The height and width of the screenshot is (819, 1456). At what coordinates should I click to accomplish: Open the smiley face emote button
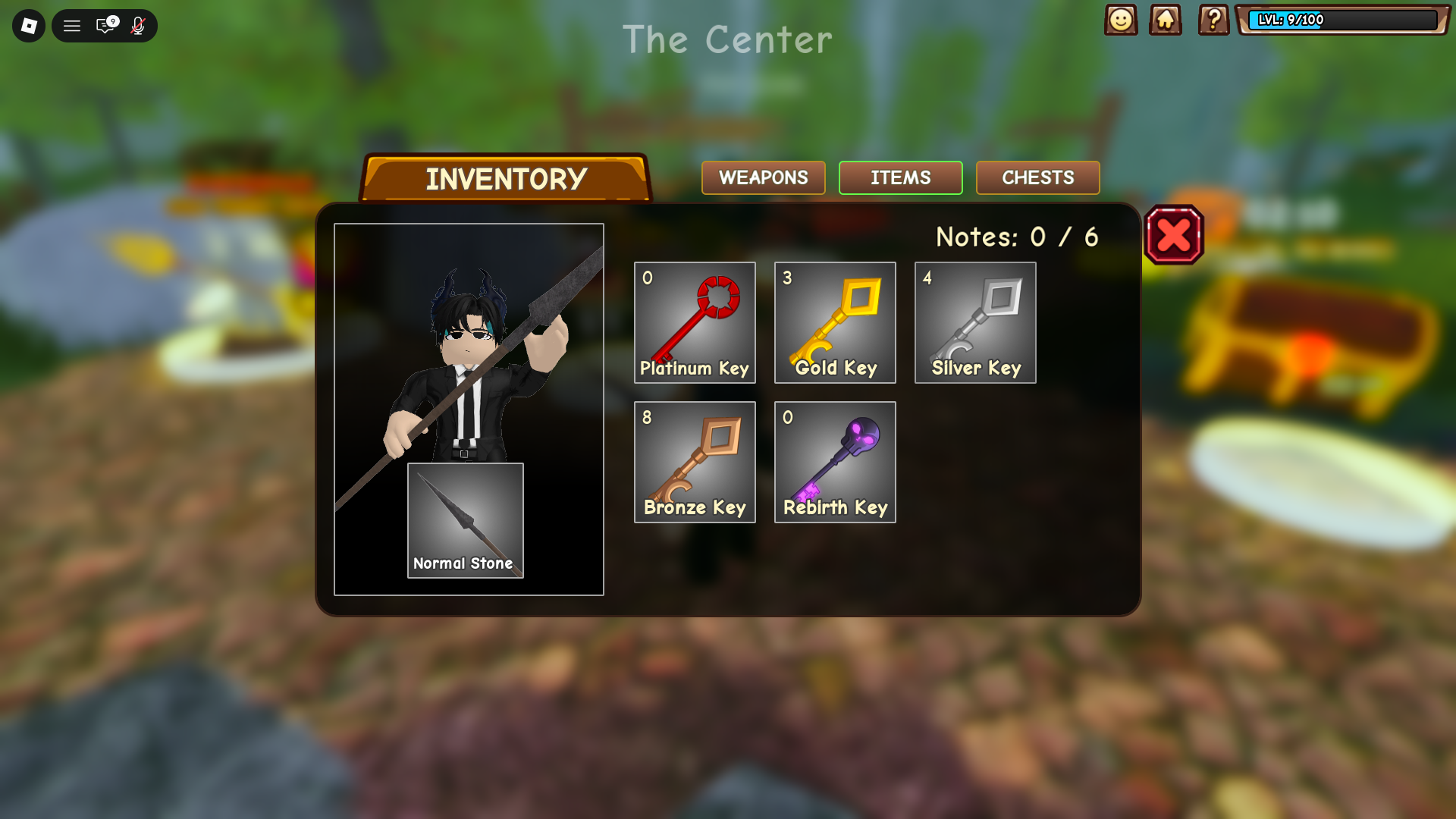pos(1121,20)
